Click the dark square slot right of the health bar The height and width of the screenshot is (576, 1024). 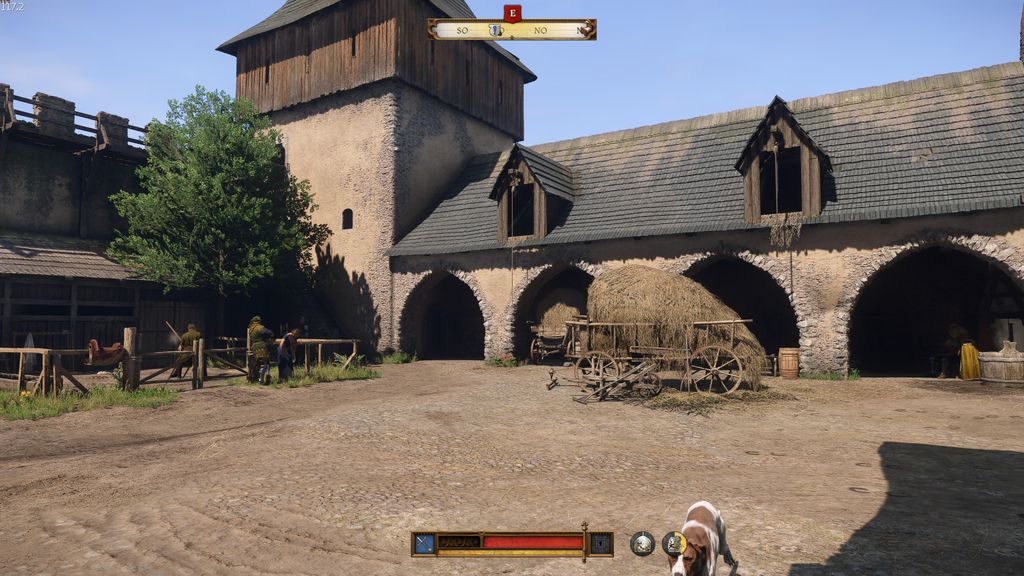[x=600, y=543]
